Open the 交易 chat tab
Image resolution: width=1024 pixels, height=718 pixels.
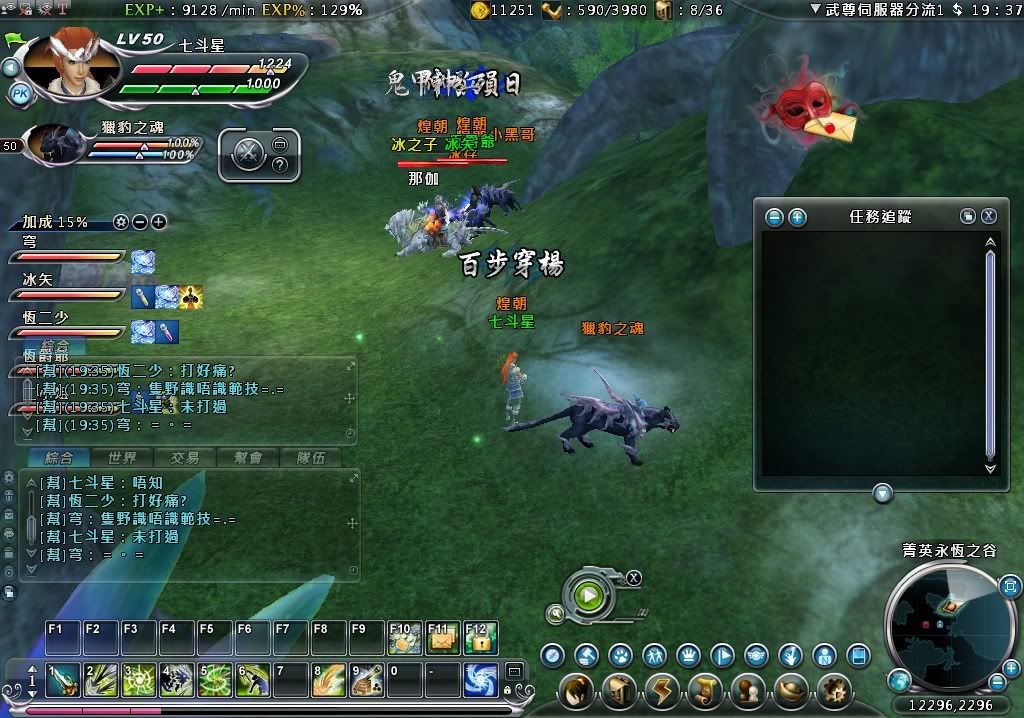click(x=184, y=458)
